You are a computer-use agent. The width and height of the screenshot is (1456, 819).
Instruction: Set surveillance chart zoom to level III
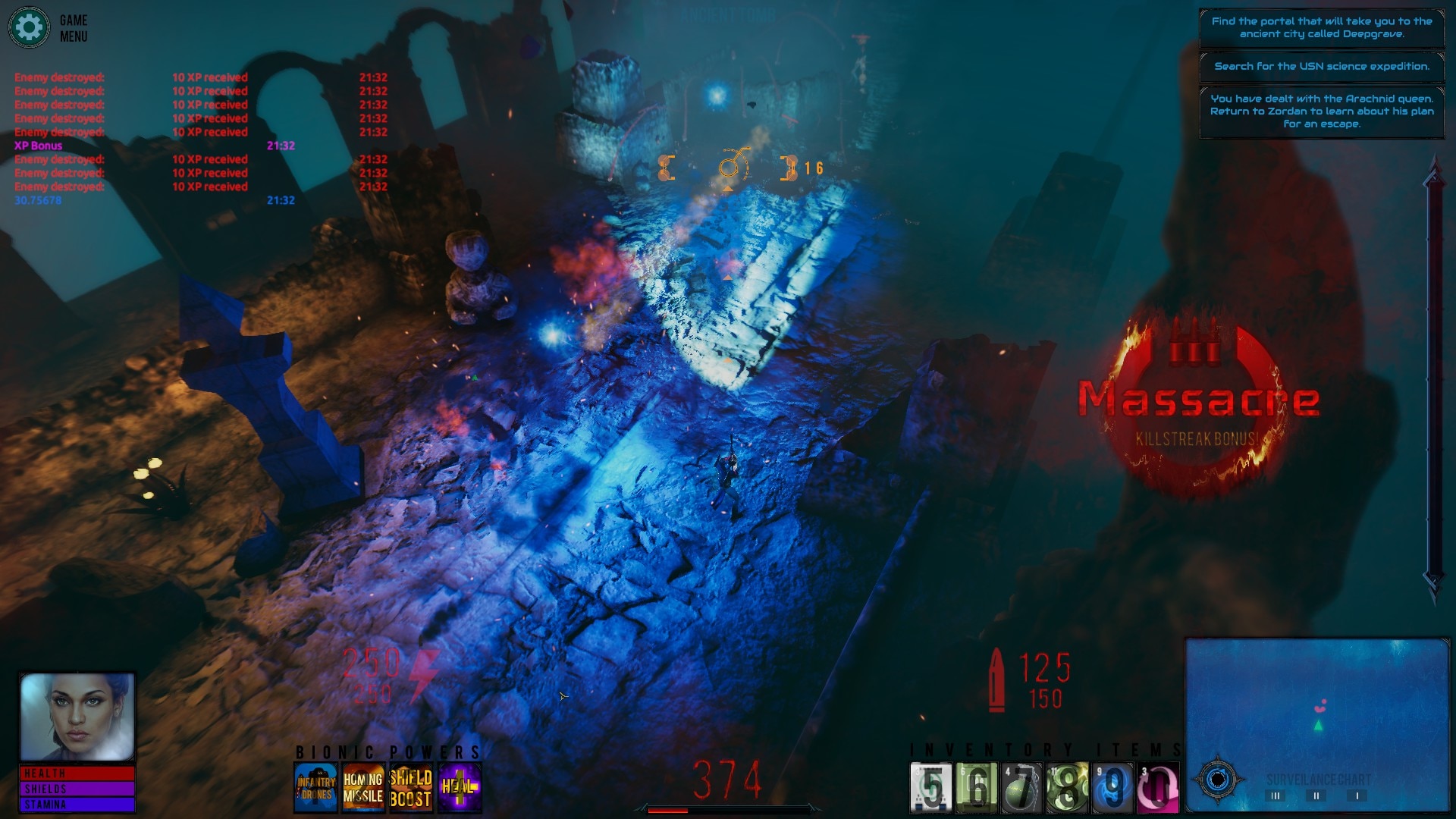pos(1276,795)
